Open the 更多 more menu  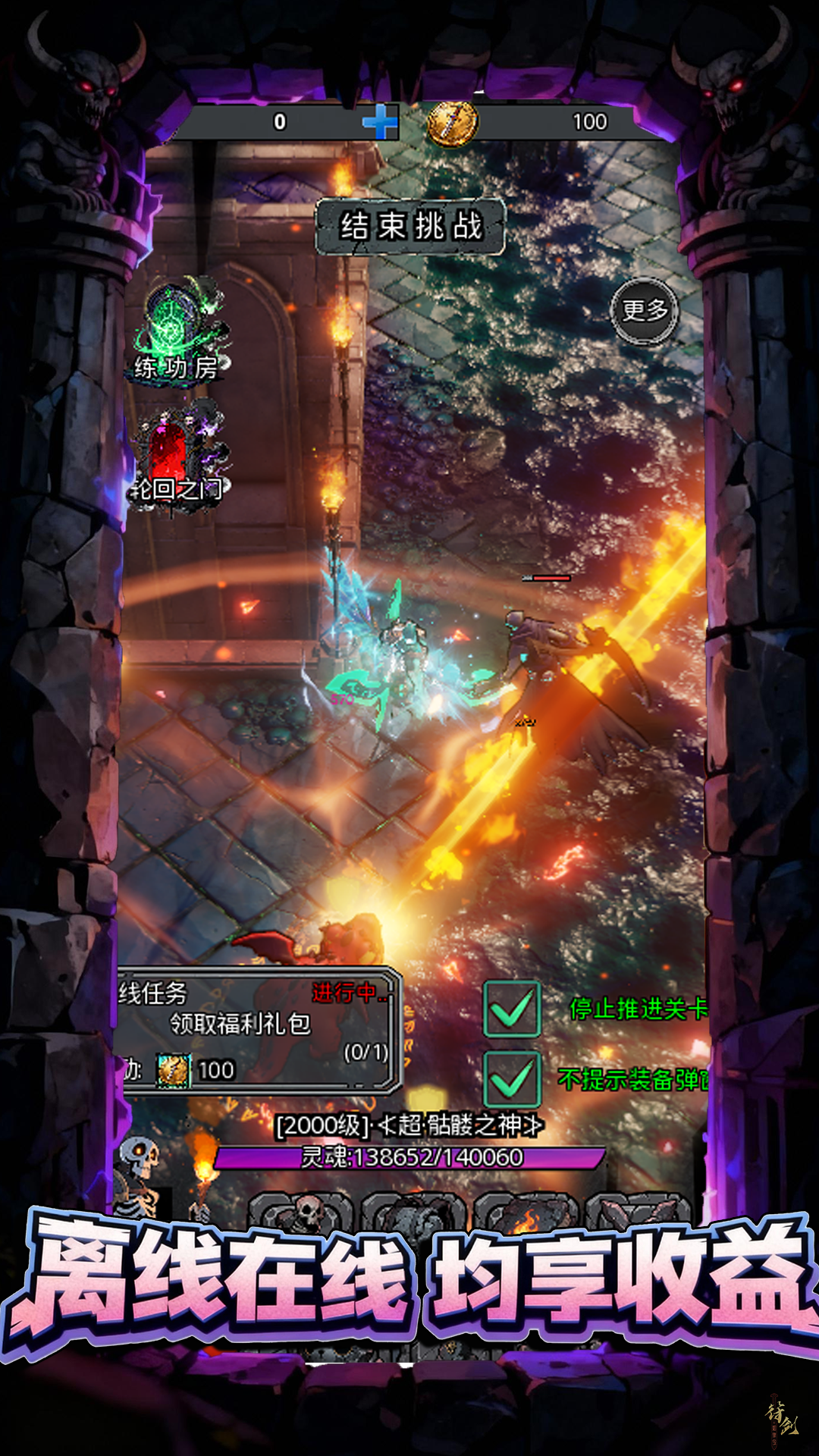click(x=645, y=311)
